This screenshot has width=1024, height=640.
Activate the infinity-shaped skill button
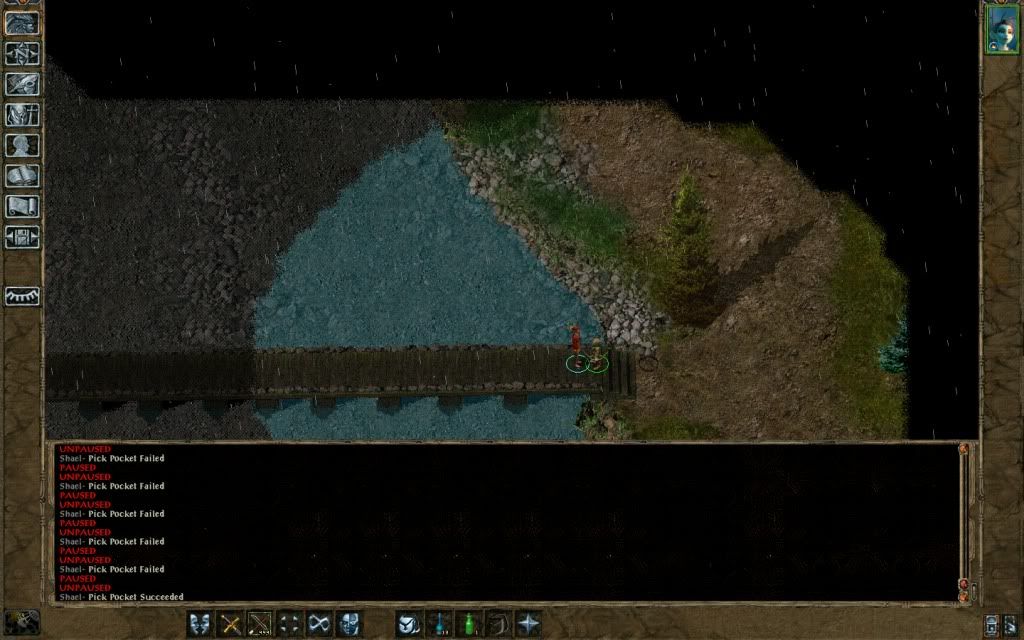click(x=319, y=623)
